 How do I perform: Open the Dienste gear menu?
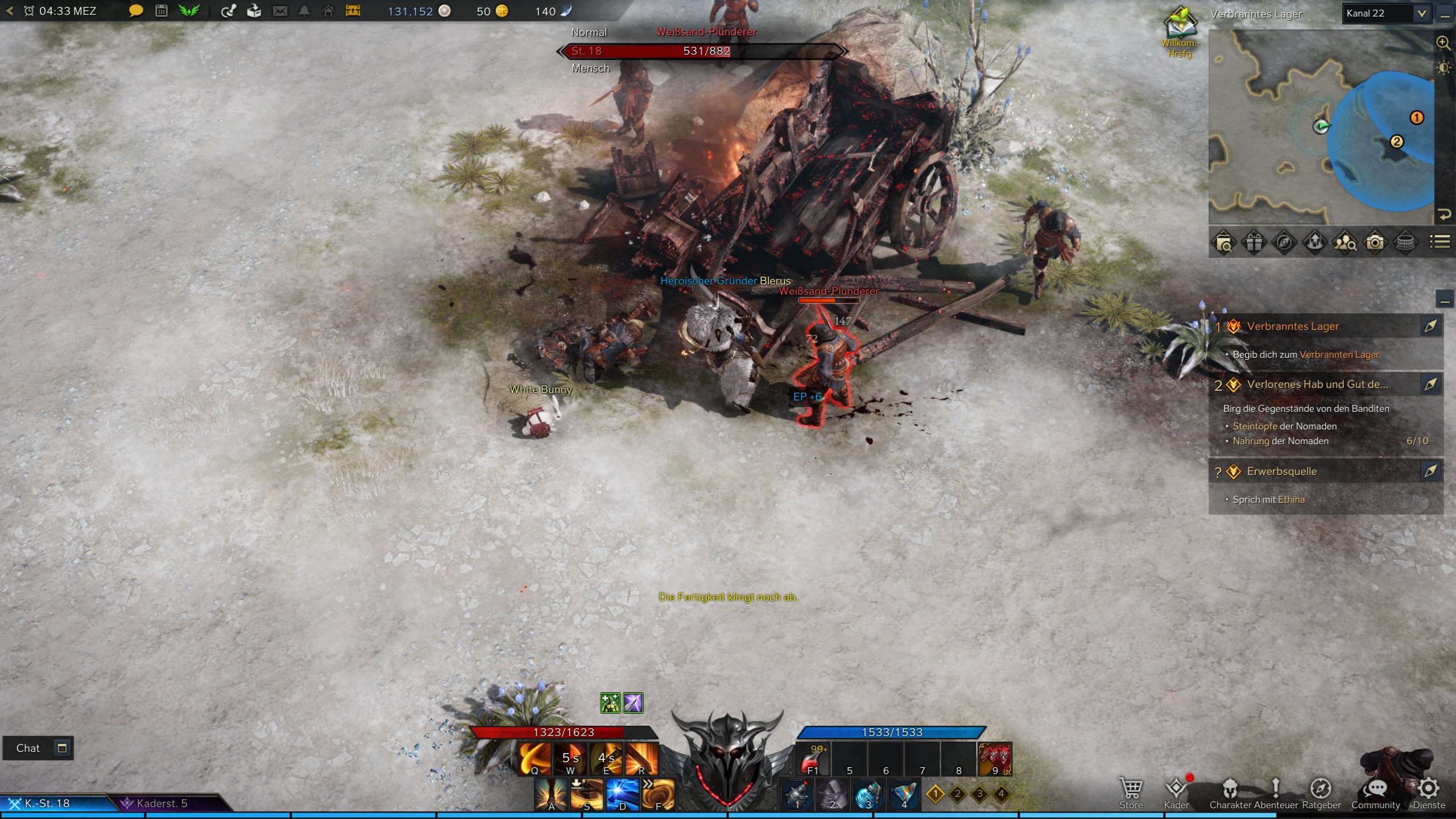1429,792
